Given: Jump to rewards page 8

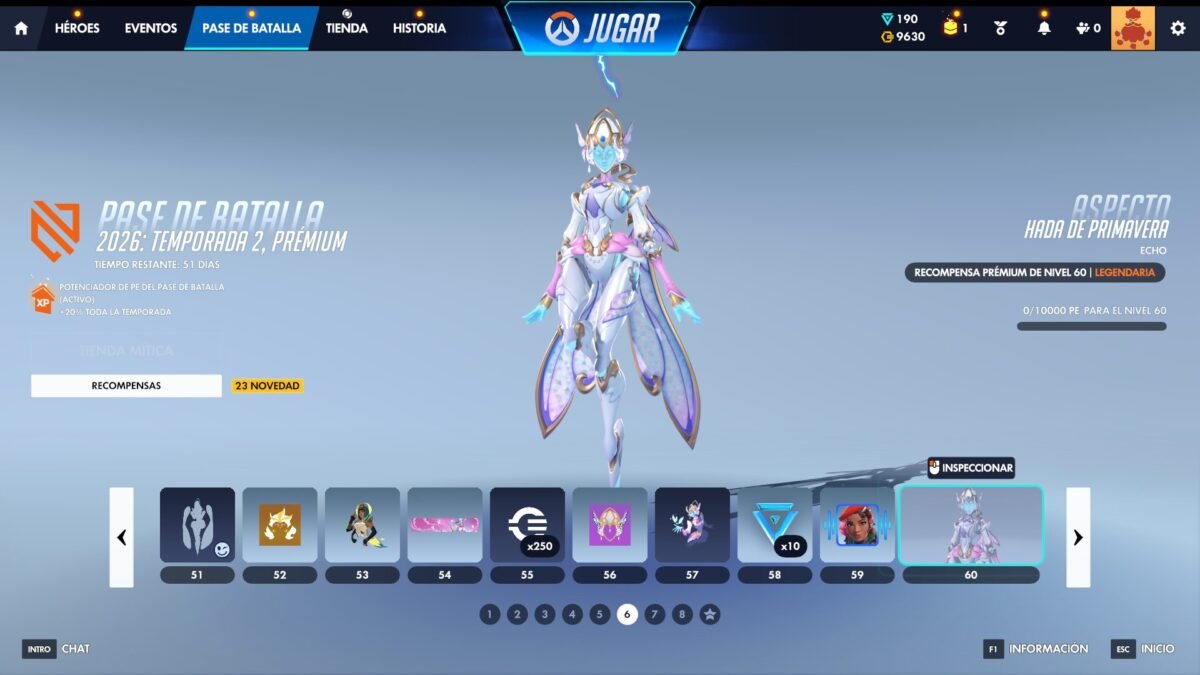Looking at the screenshot, I should coord(682,614).
